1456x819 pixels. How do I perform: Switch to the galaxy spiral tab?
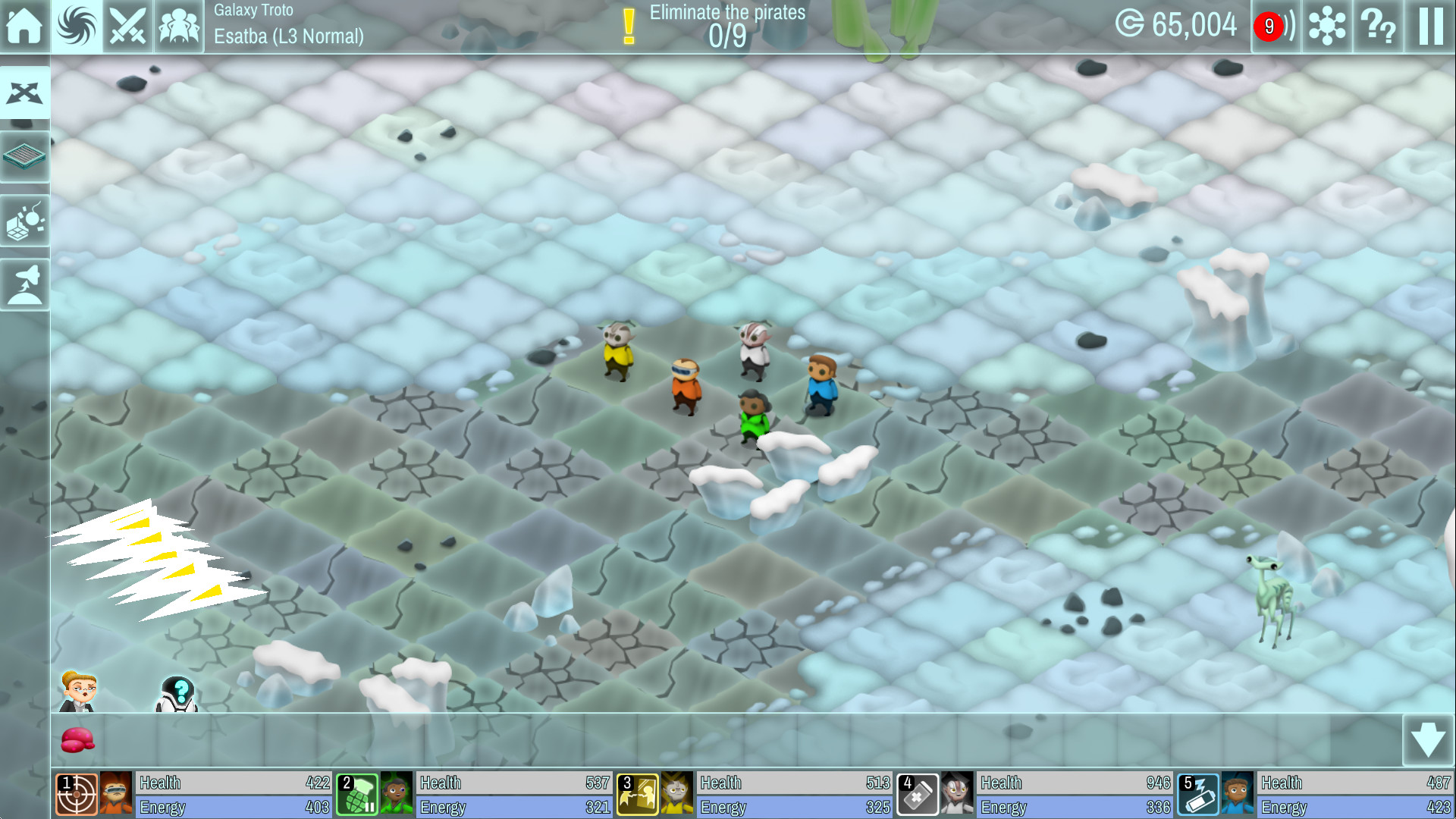pos(76,27)
